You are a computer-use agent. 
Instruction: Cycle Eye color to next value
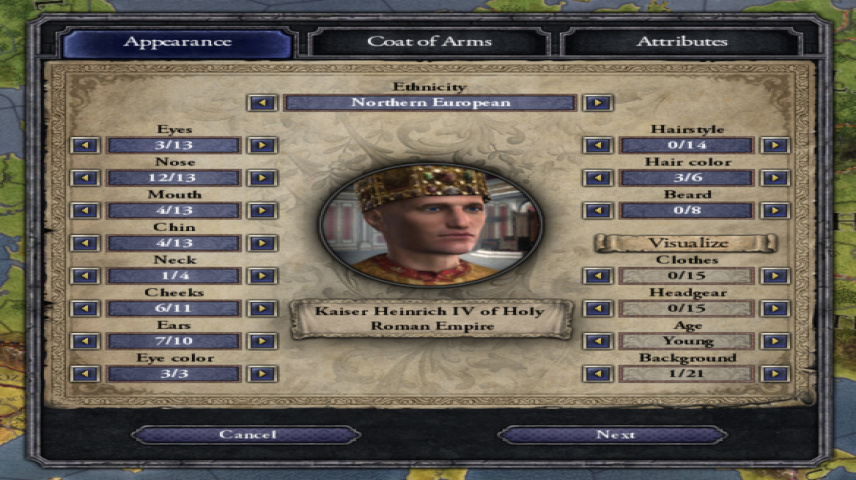tap(262, 373)
